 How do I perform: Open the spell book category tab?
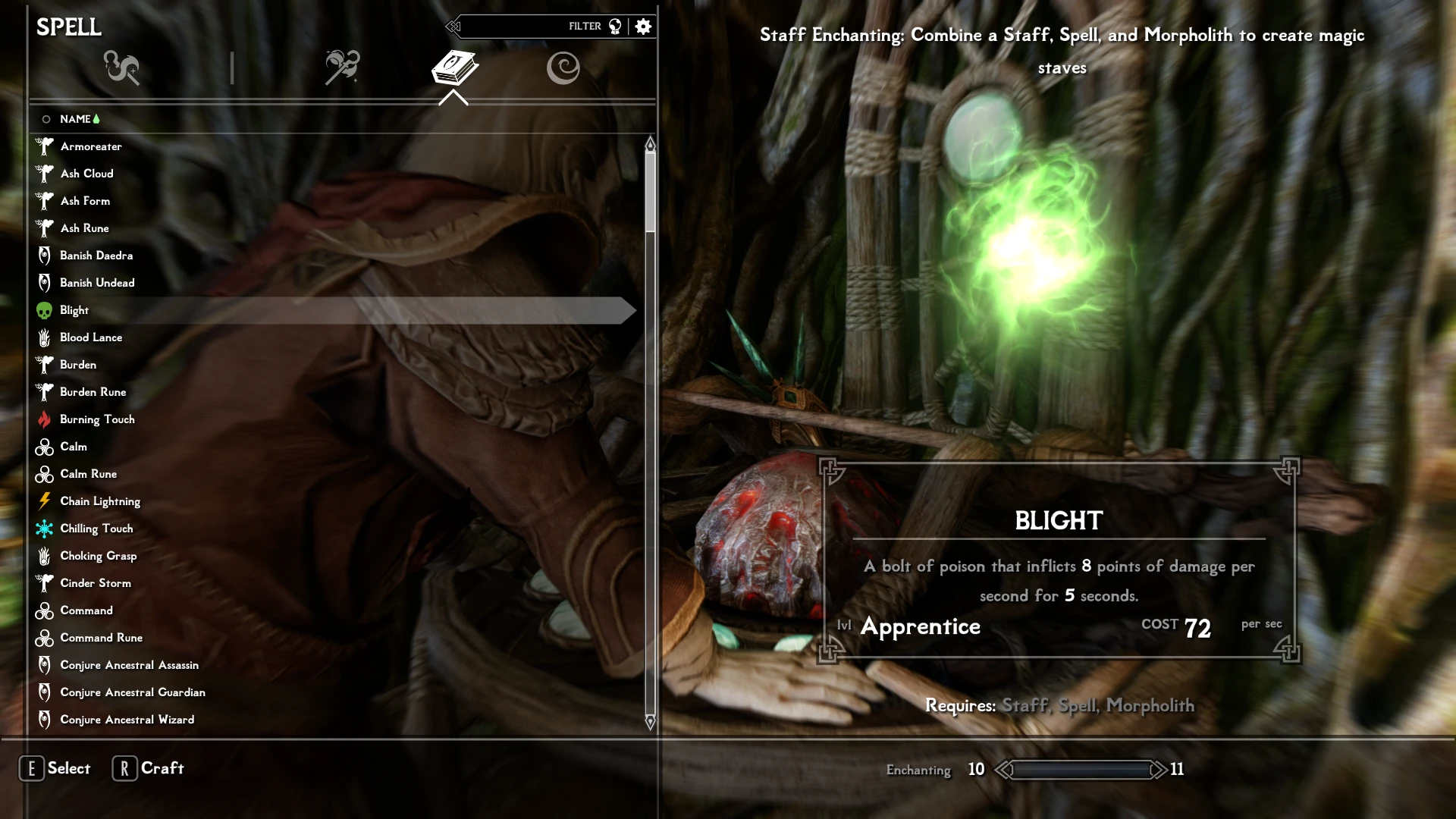[454, 67]
